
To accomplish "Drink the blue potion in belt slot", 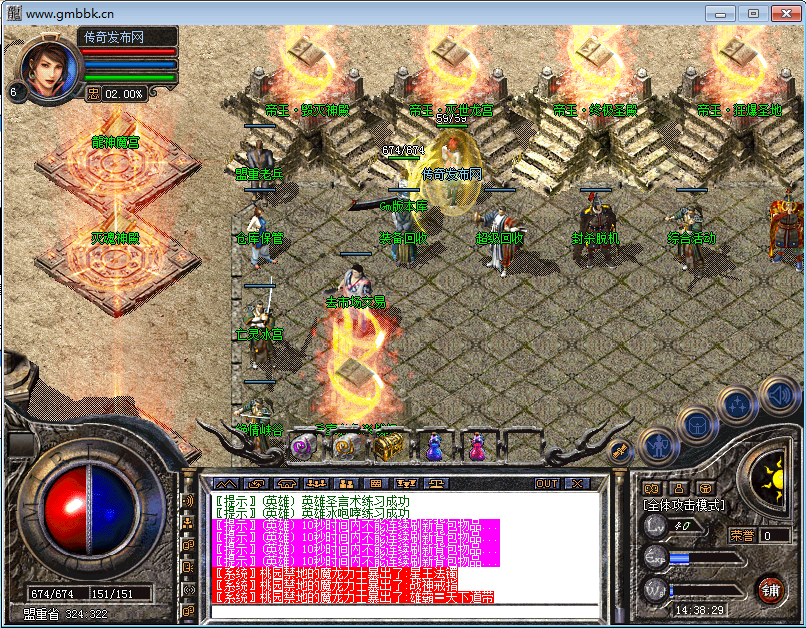I will [x=434, y=447].
